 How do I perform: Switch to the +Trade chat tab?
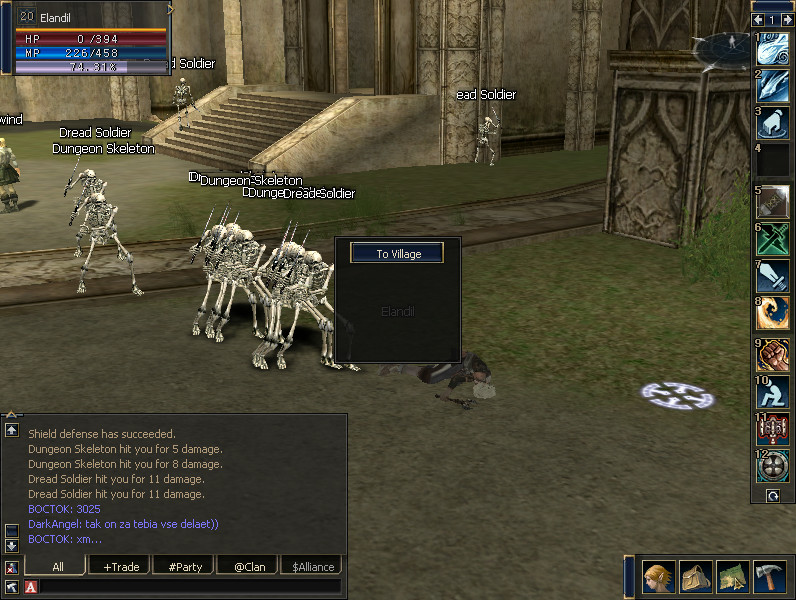(121, 567)
